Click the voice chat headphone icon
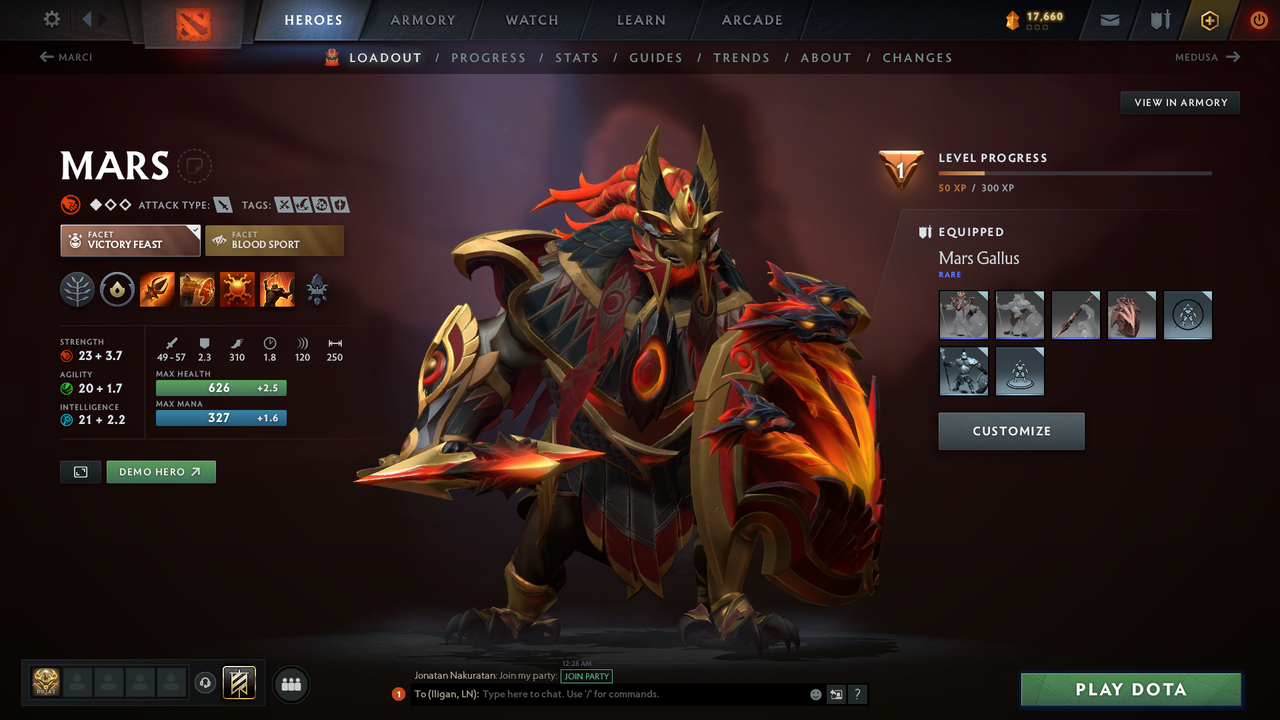This screenshot has width=1280, height=720. click(206, 683)
